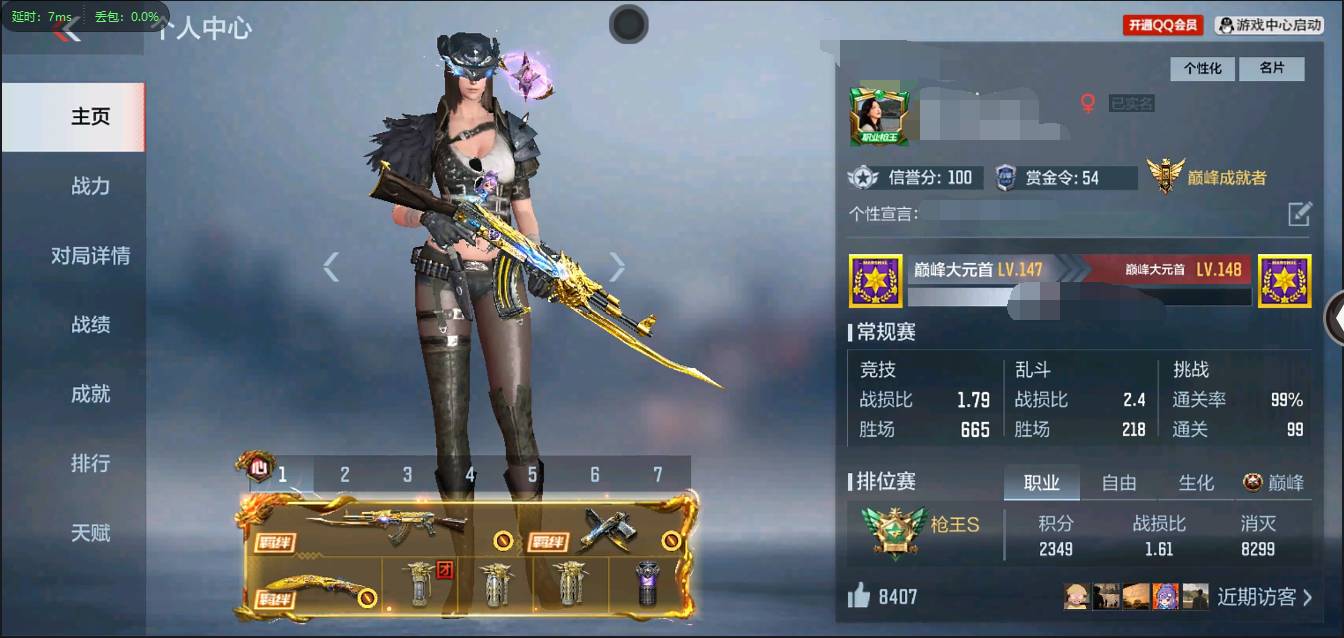Open the 名片 card button
Viewport: 1344px width, 638px height.
pos(1271,68)
